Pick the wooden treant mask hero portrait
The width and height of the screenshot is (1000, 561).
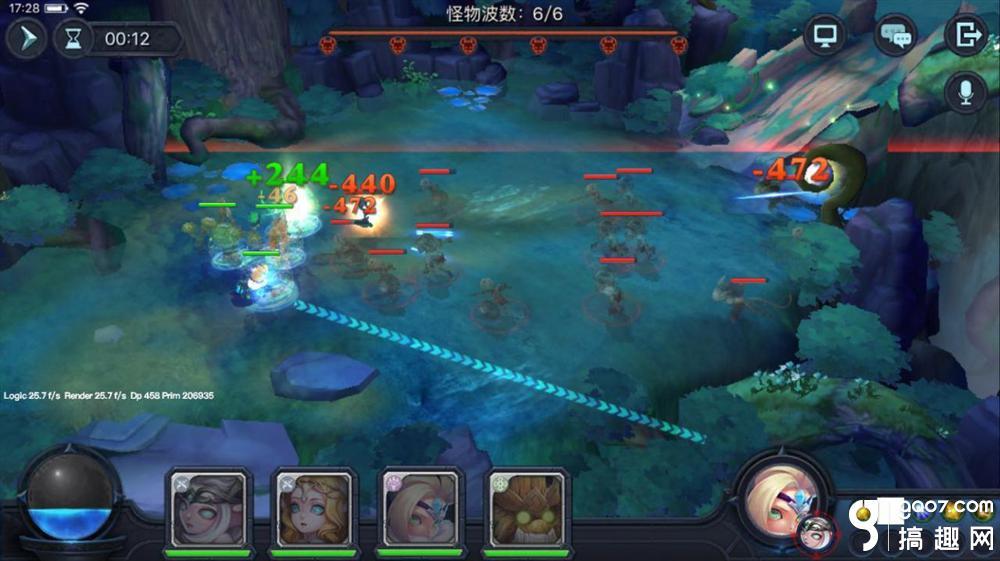coord(527,508)
